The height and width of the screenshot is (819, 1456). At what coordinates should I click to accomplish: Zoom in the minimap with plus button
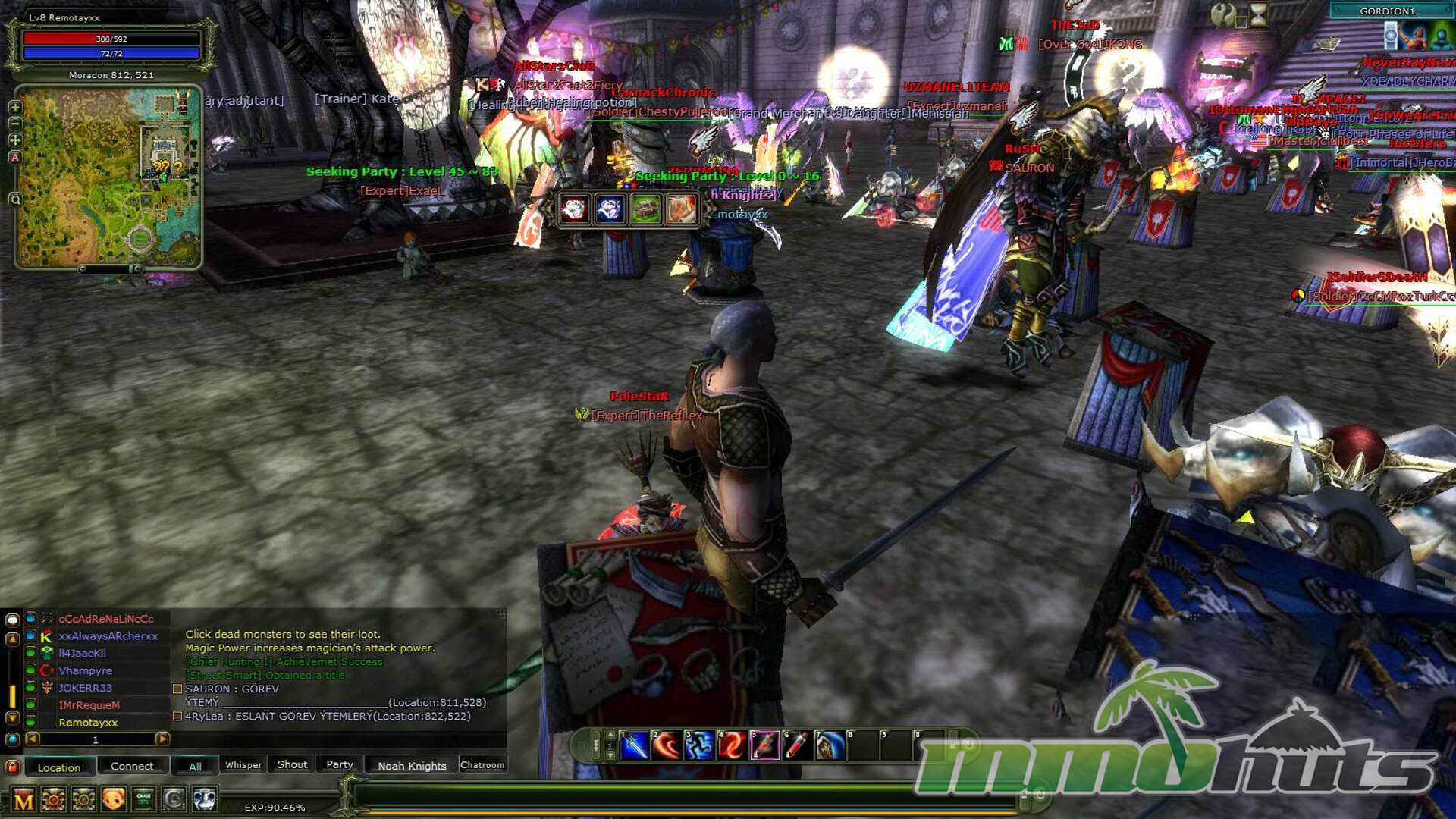(14, 107)
